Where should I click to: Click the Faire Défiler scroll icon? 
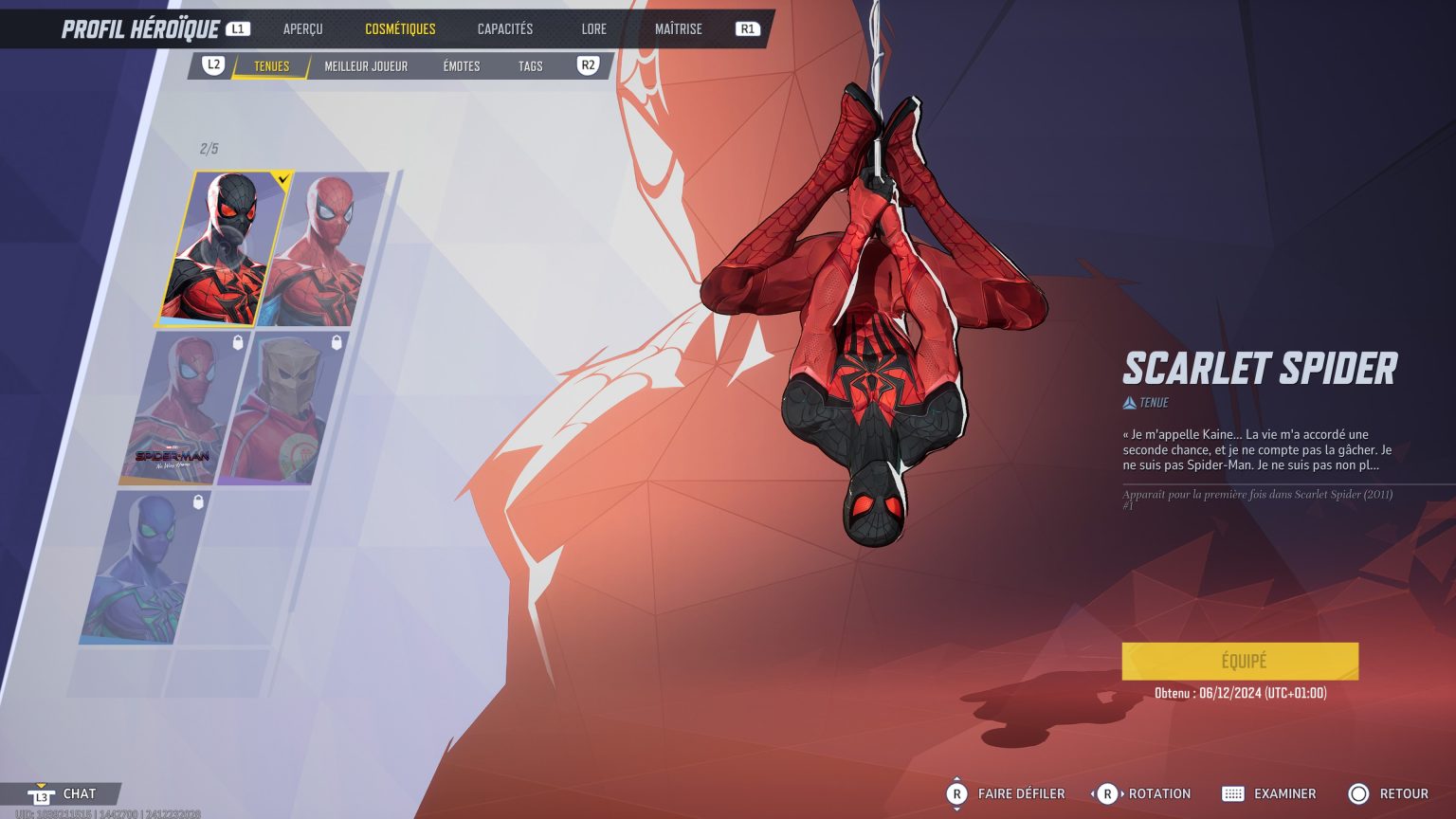click(x=956, y=793)
